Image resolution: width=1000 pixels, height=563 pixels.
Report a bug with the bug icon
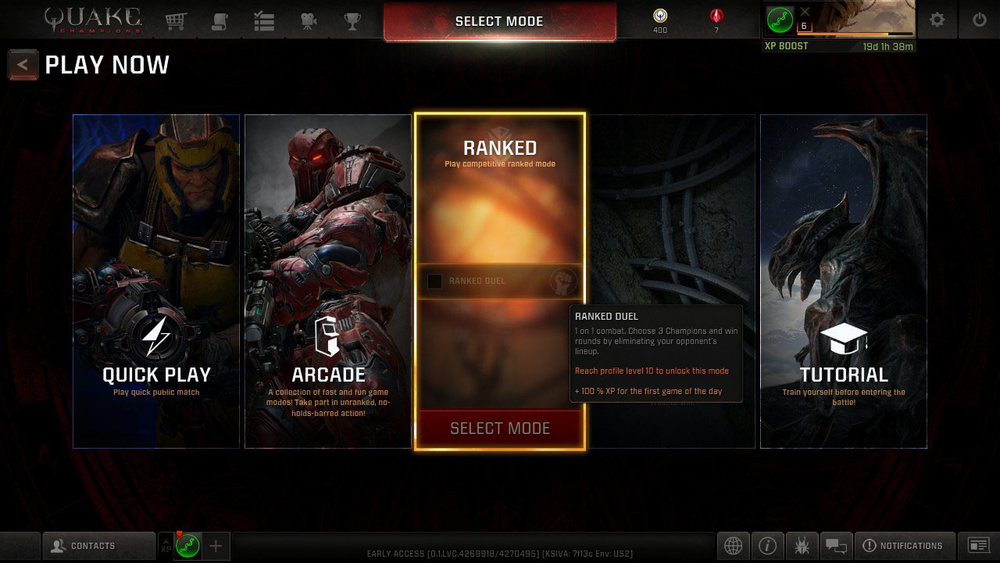(x=802, y=546)
